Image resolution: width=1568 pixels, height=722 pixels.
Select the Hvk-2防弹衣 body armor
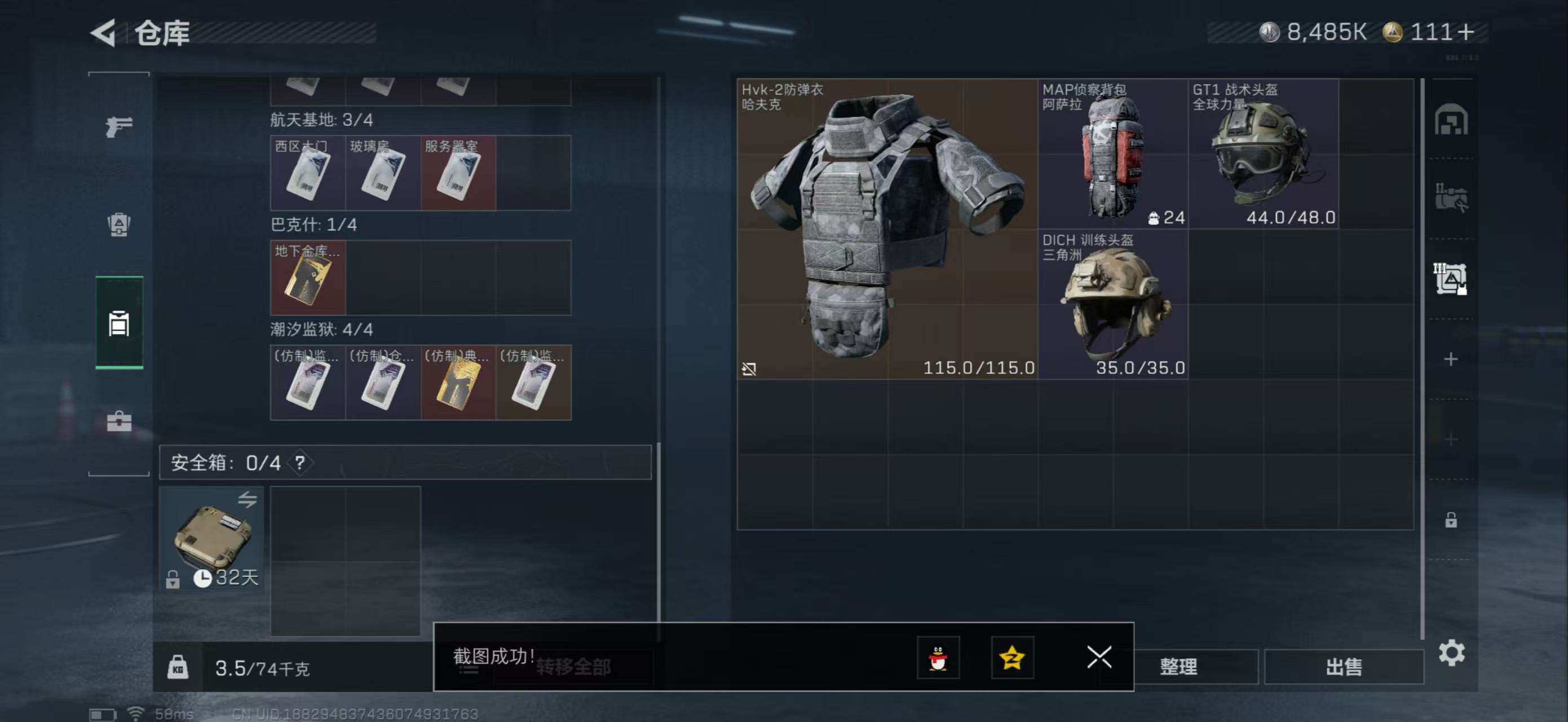pos(887,228)
